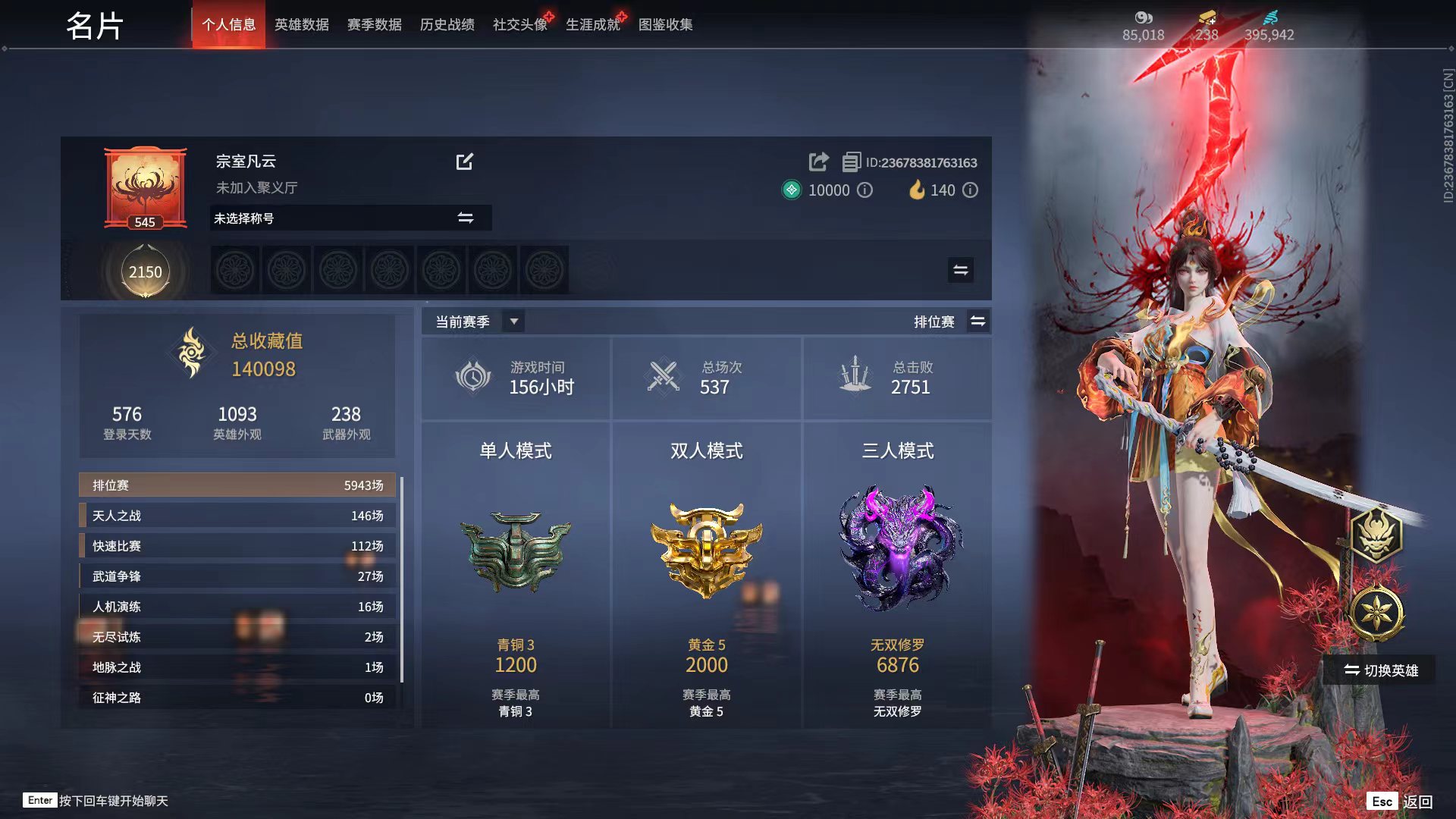Toggle the ranked mode switcher beside 排位赛
The image size is (1456, 819).
pyautogui.click(x=978, y=321)
